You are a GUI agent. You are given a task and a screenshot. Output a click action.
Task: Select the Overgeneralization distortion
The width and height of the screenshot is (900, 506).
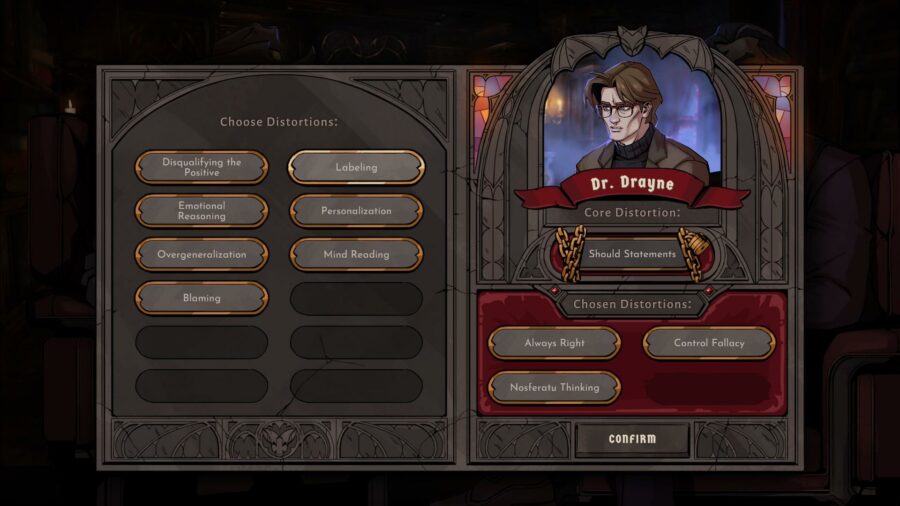pos(201,254)
